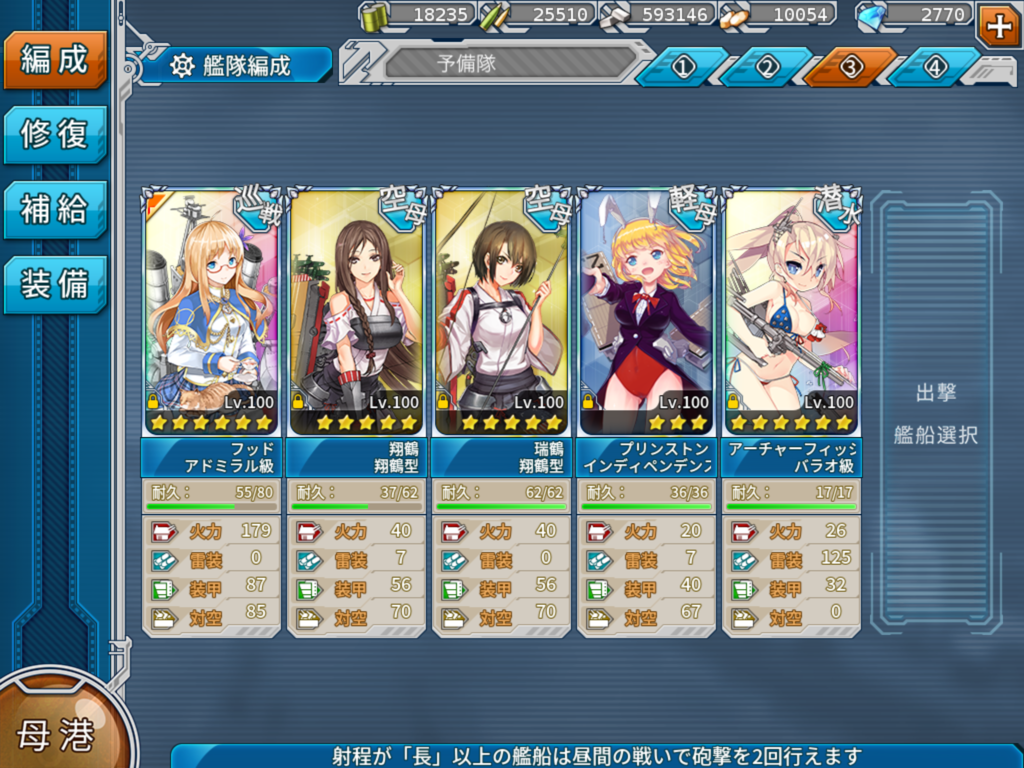Go to the 補給 resupply menu
Viewport: 1024px width, 768px height.
pyautogui.click(x=55, y=209)
